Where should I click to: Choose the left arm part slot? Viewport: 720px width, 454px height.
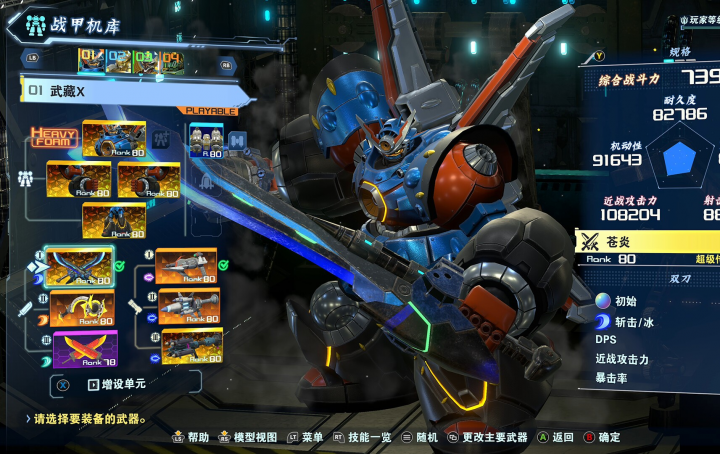tap(79, 179)
